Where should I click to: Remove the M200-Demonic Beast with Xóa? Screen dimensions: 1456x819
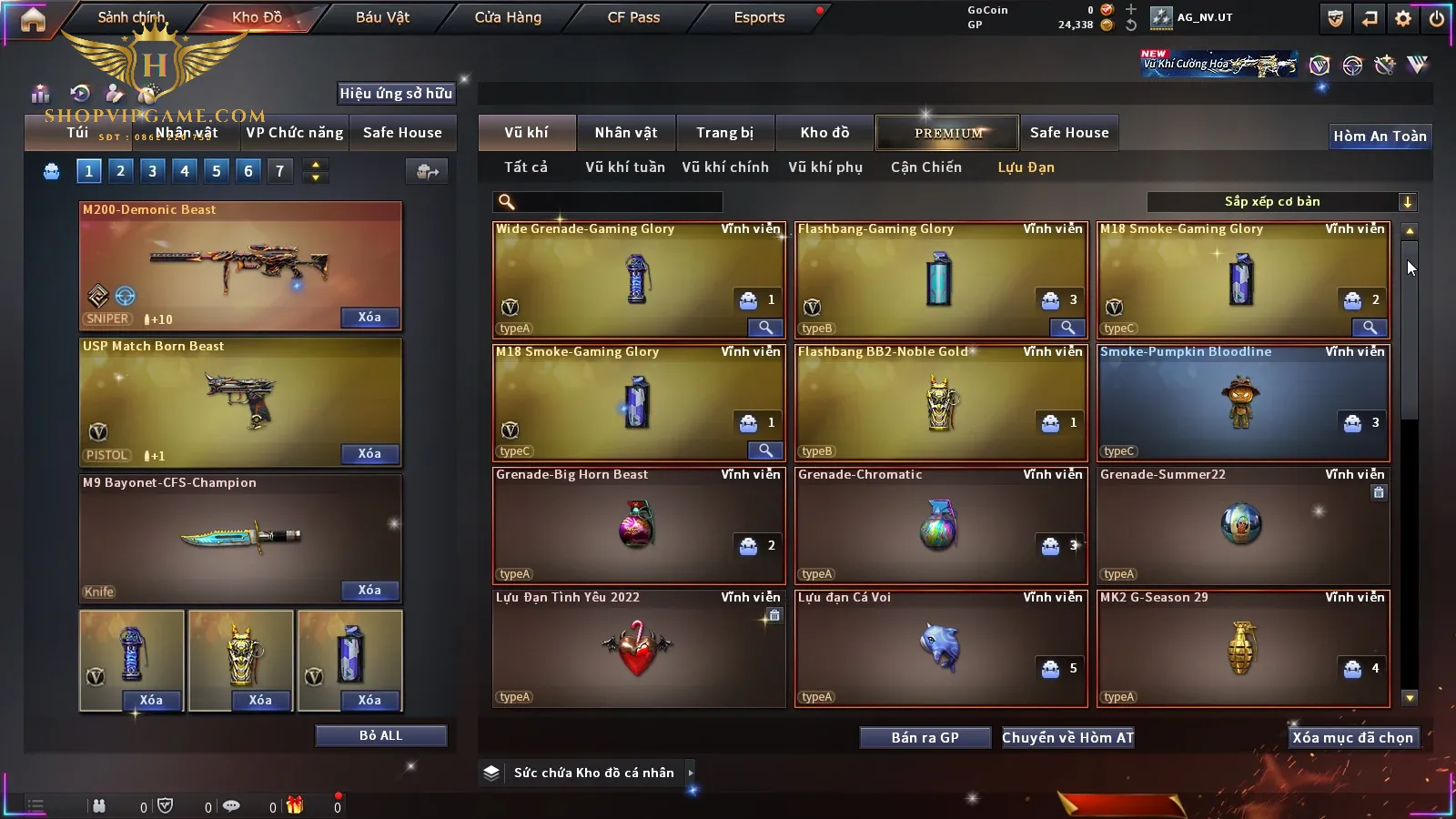(369, 318)
